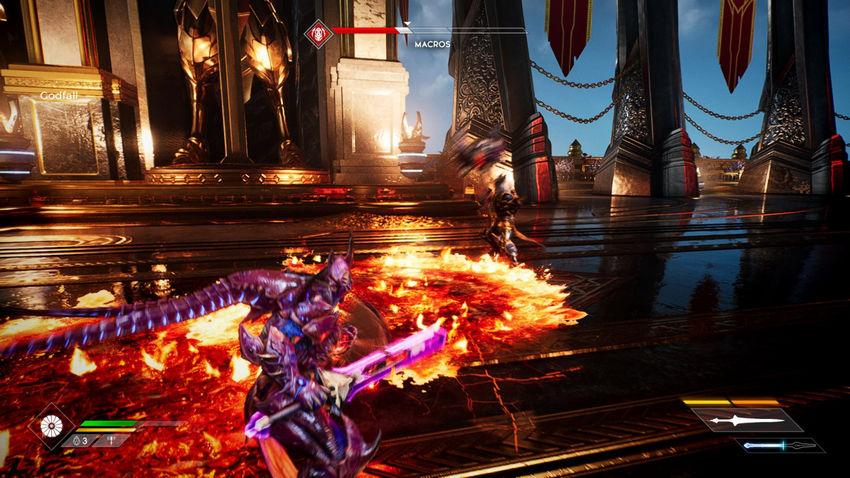Select the primary sword weapon slot

734,420
